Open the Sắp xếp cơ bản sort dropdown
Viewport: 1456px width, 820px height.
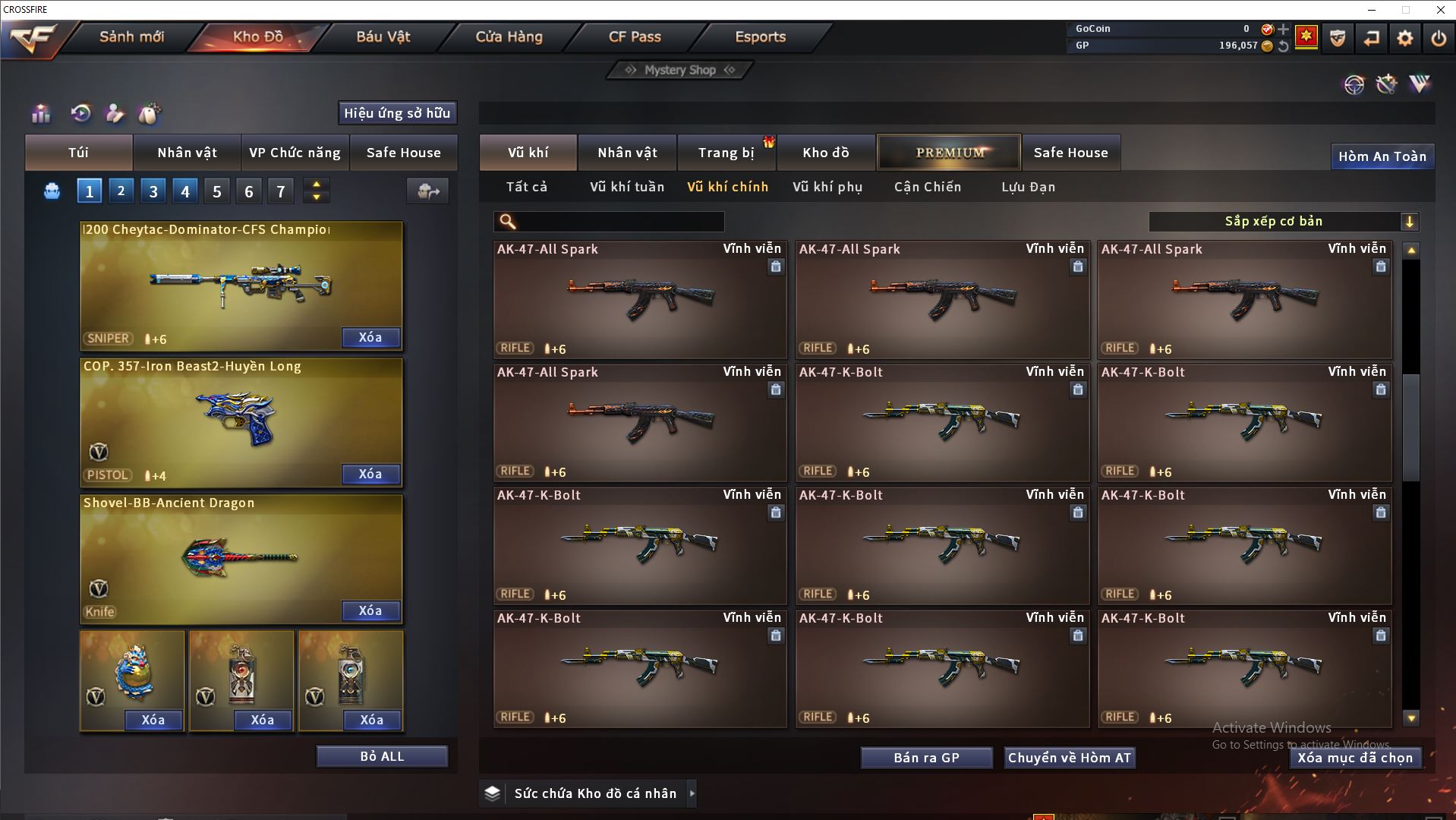coord(1282,222)
